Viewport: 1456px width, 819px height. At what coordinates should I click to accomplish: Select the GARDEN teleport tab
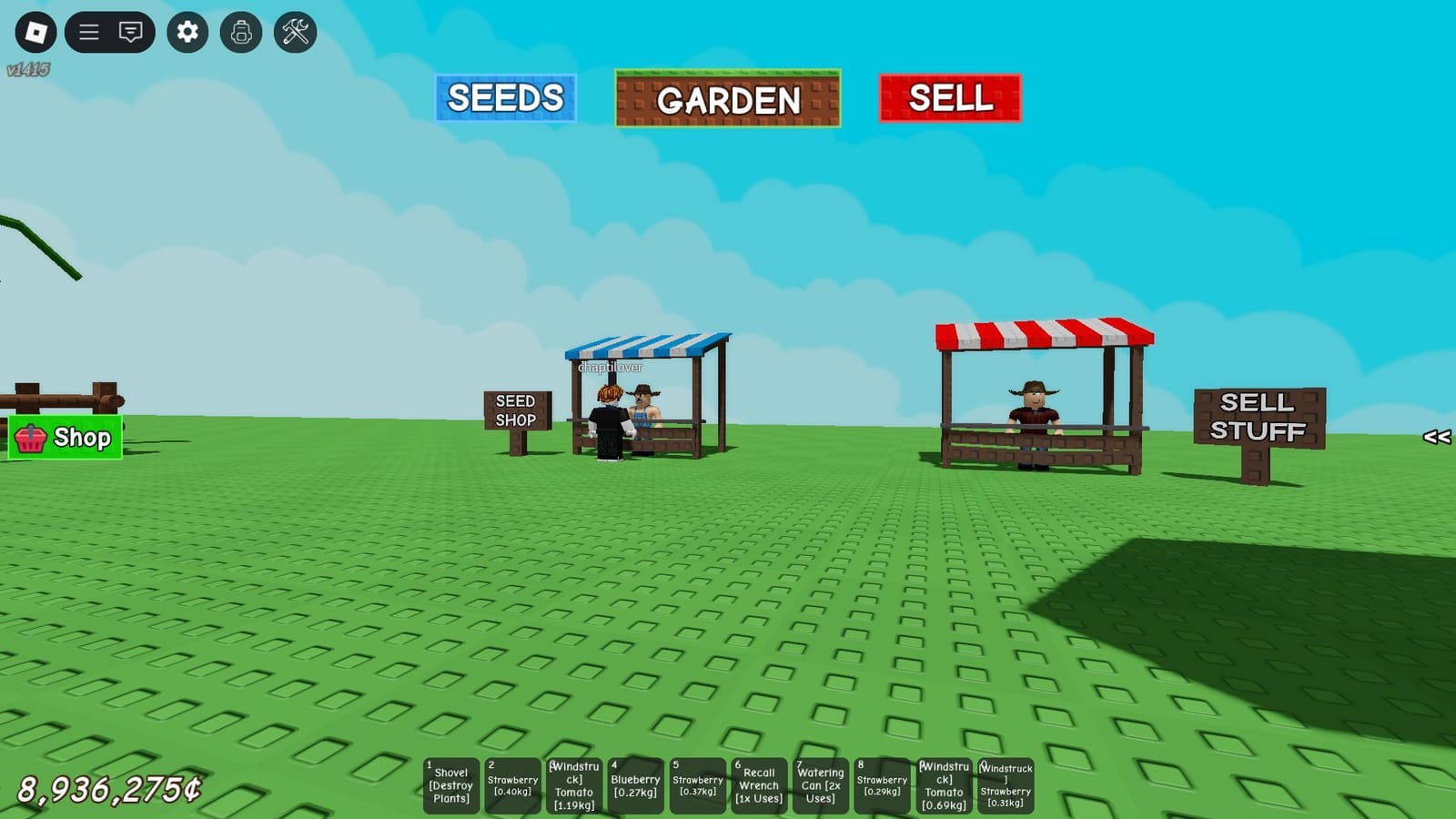pos(728,98)
